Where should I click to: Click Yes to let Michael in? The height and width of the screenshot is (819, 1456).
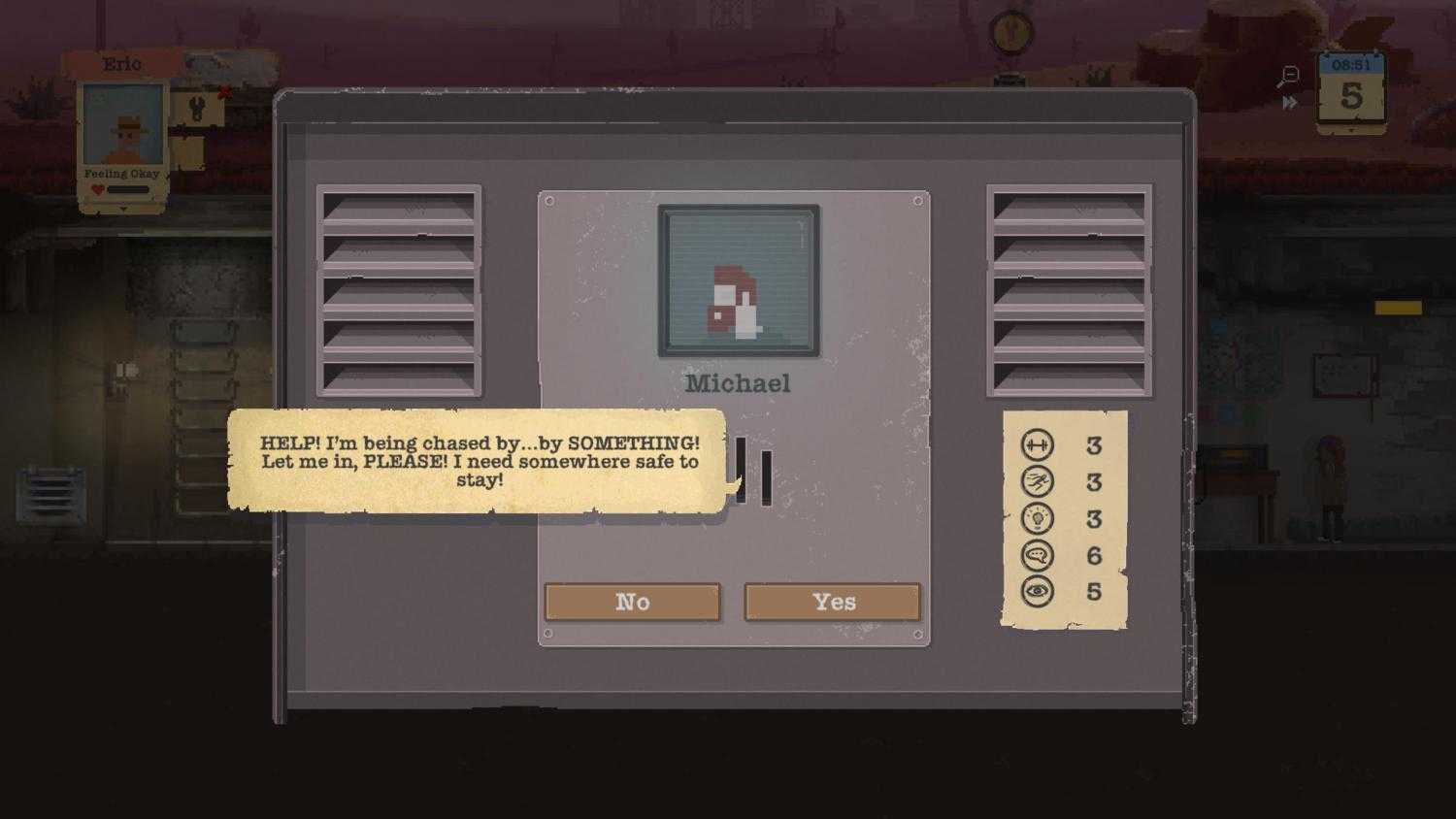coord(833,602)
